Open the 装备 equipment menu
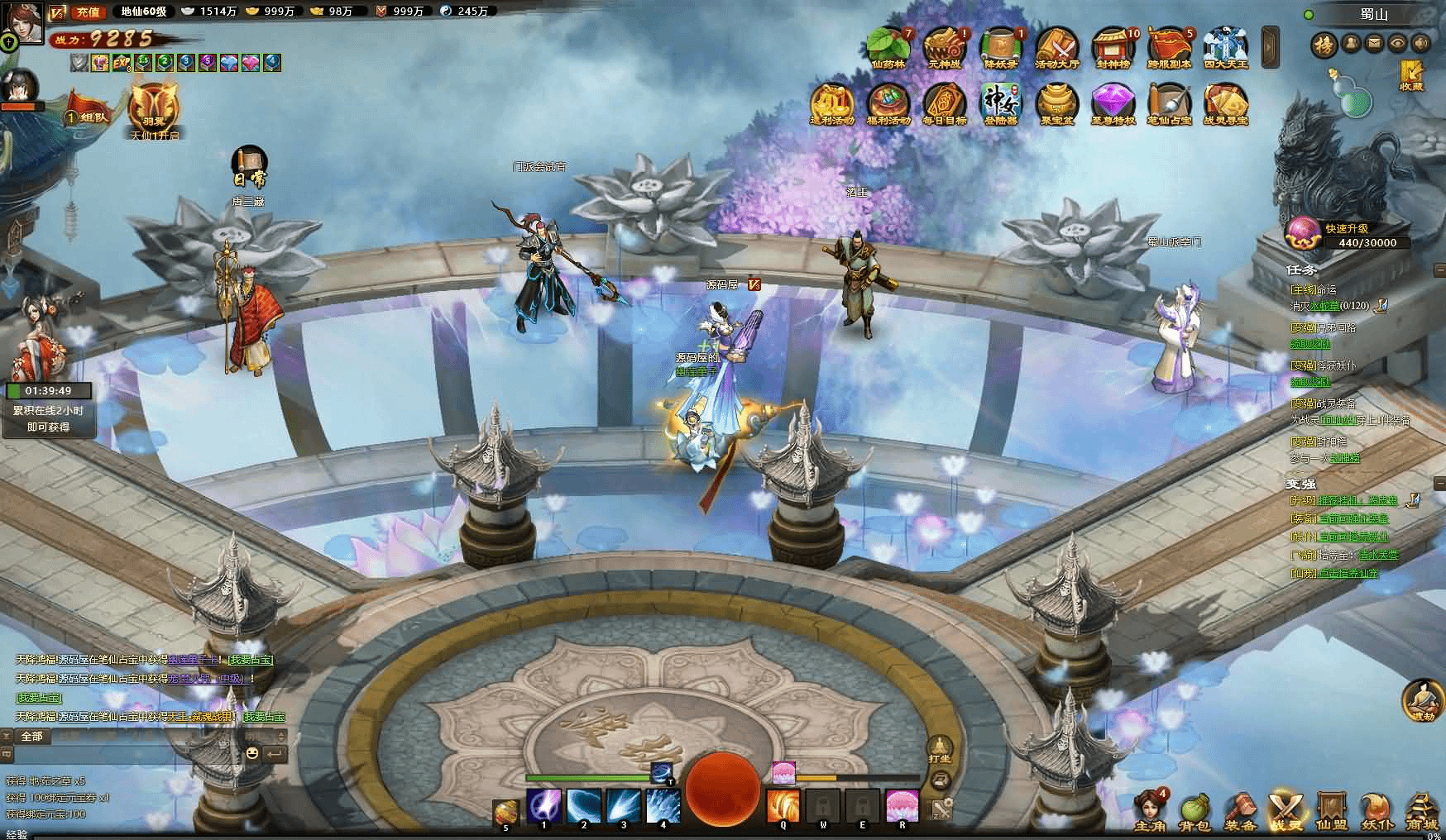Screen dimensions: 1446x840 click(x=1241, y=810)
